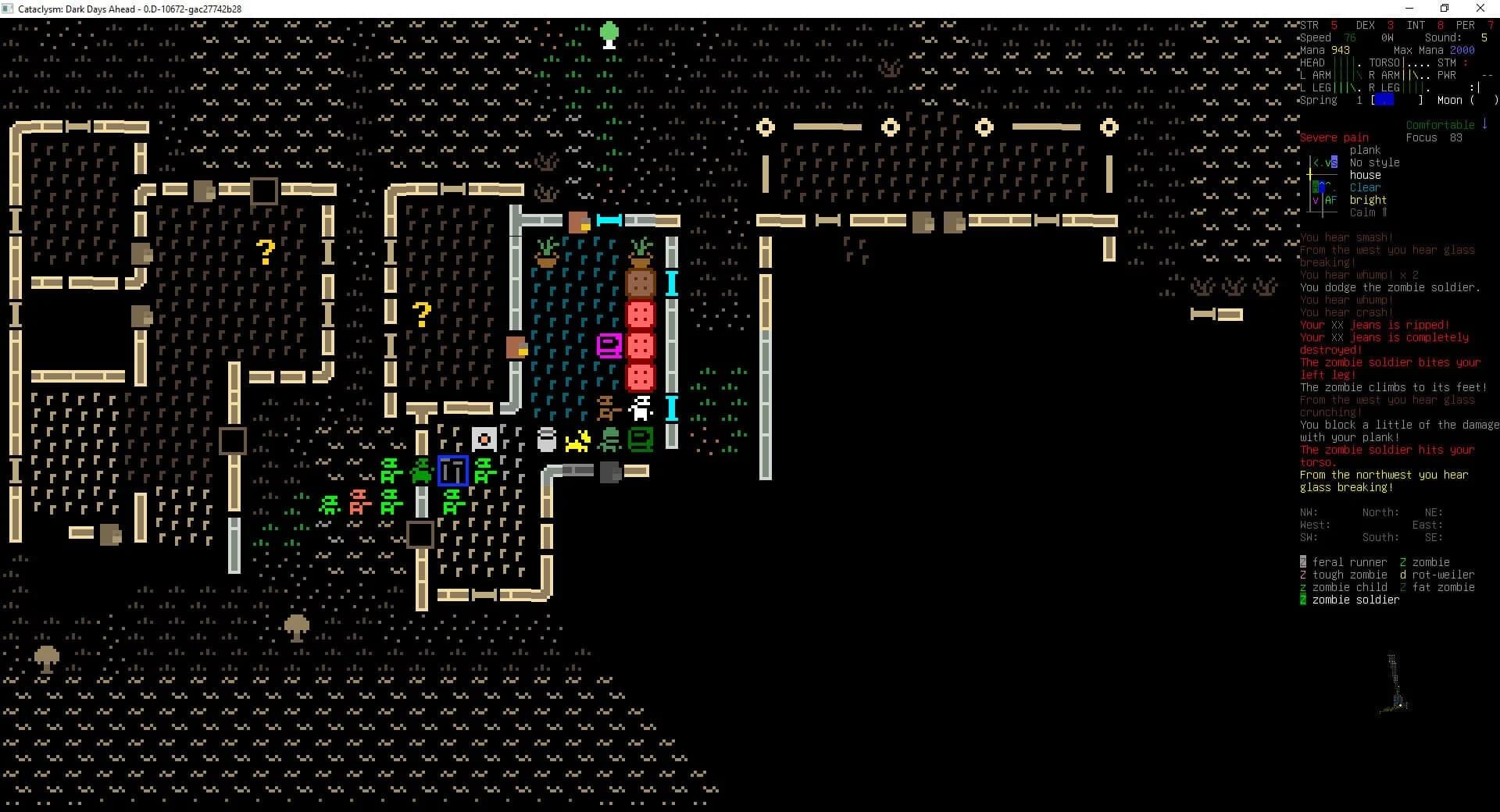
Task: Click the Severe pain status text
Action: (1332, 137)
